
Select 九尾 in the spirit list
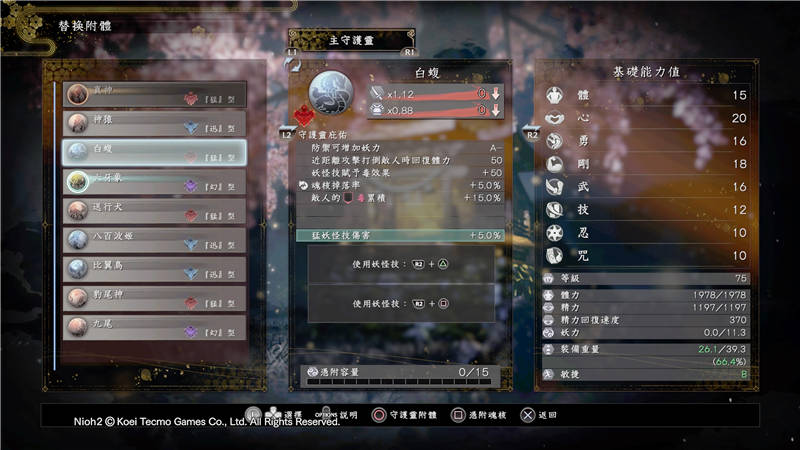155,327
